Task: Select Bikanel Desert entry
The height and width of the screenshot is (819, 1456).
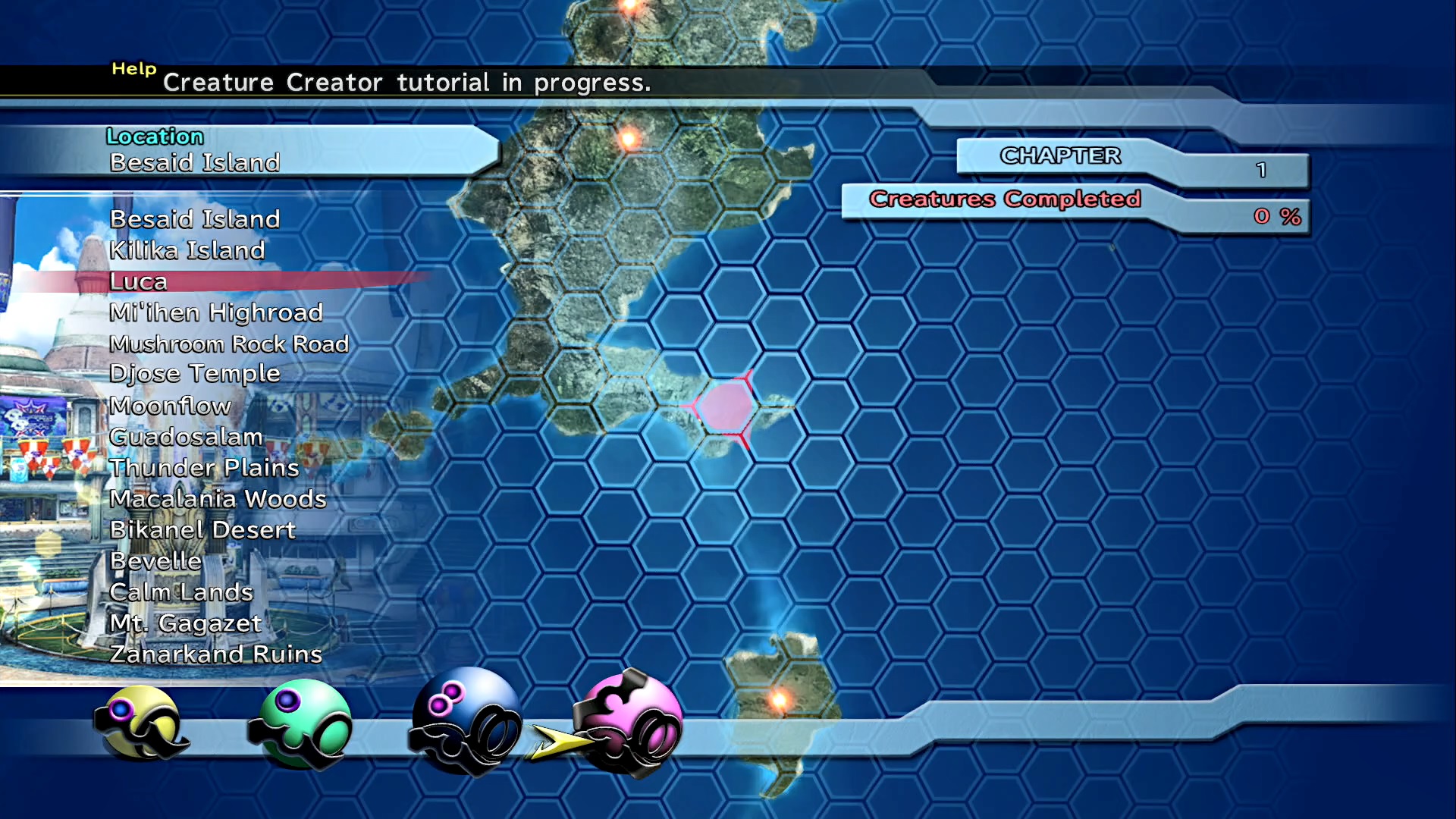Action: point(202,530)
